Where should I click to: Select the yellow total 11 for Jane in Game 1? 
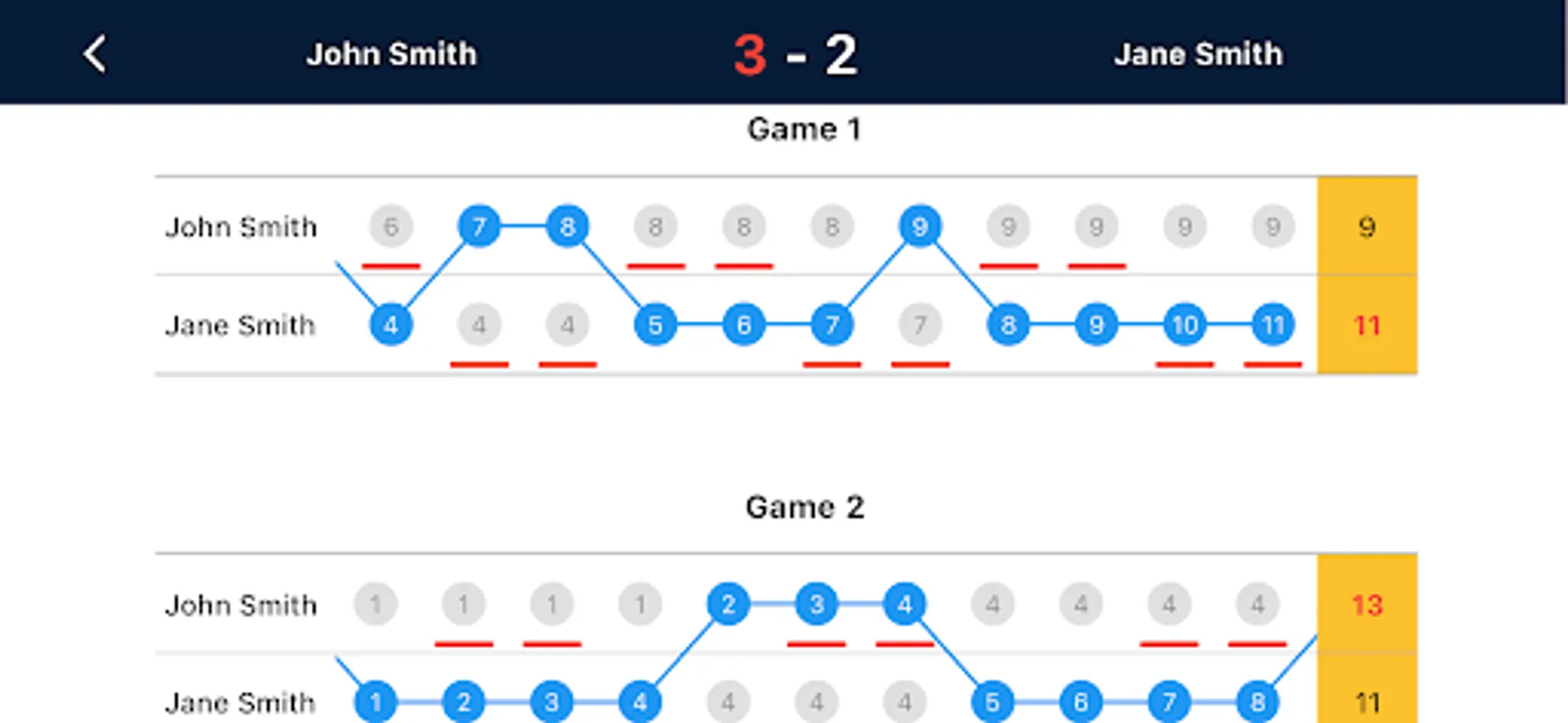1367,325
